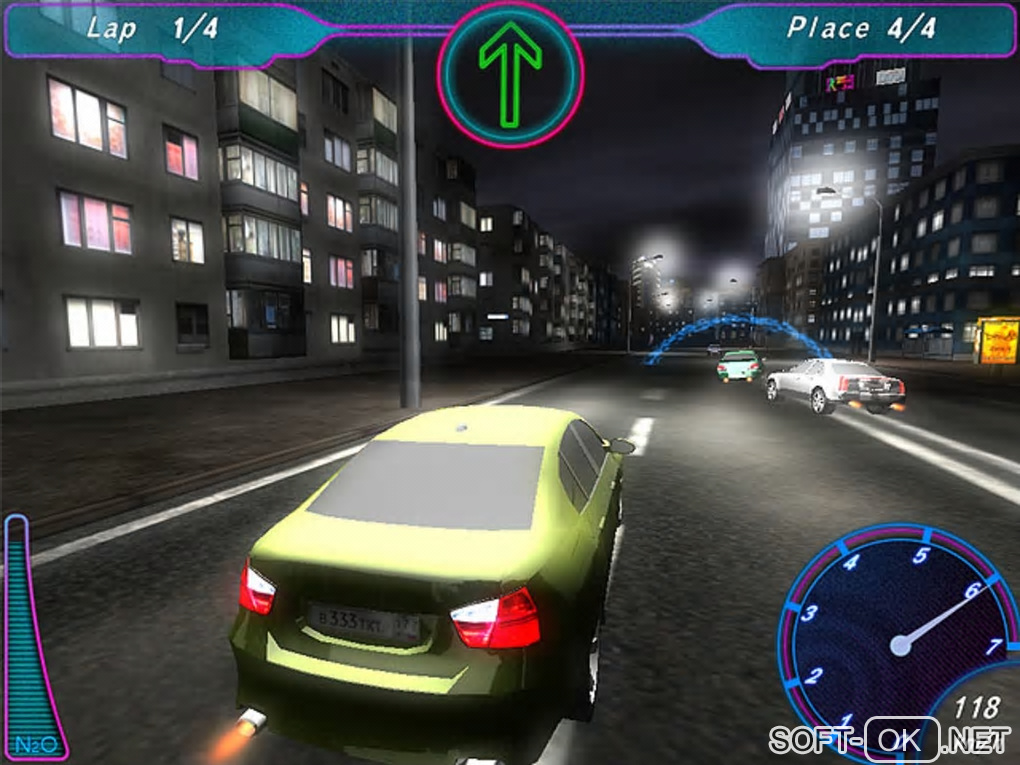Click the SOFT-OK.NET watermark logo
The image size is (1020, 765).
891,740
